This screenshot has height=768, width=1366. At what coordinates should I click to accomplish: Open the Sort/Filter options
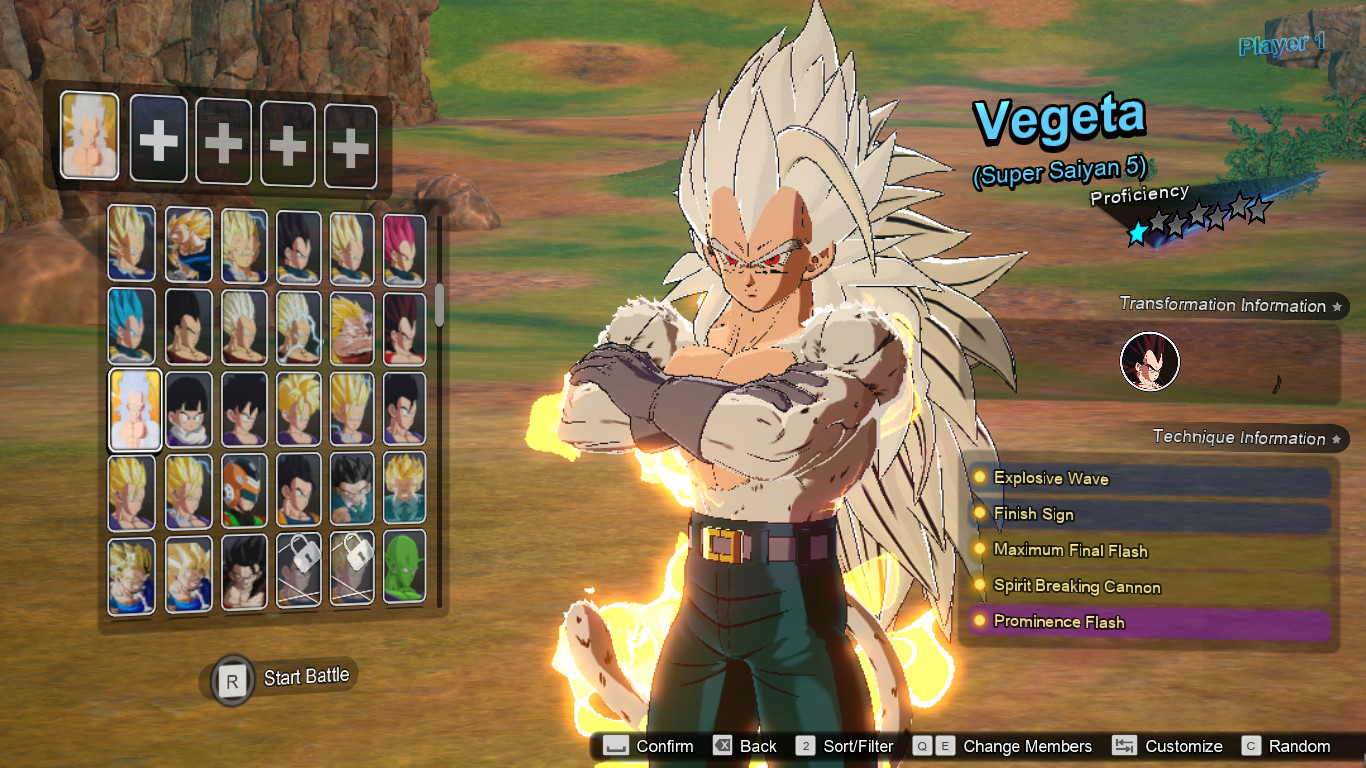pyautogui.click(x=845, y=746)
